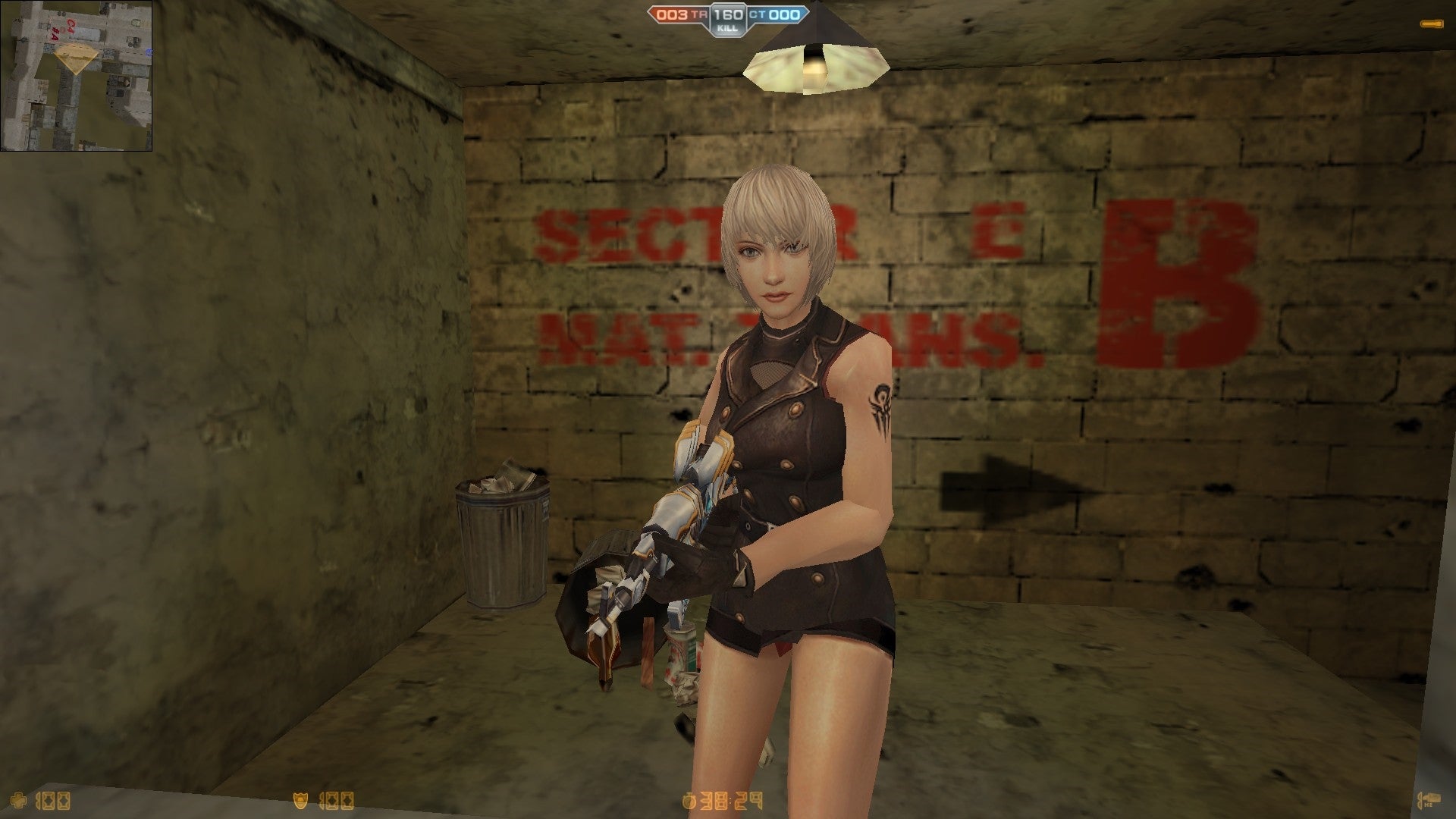Click the 160 kill counter number
Viewport: 1456px width, 819px height.
coord(728,14)
